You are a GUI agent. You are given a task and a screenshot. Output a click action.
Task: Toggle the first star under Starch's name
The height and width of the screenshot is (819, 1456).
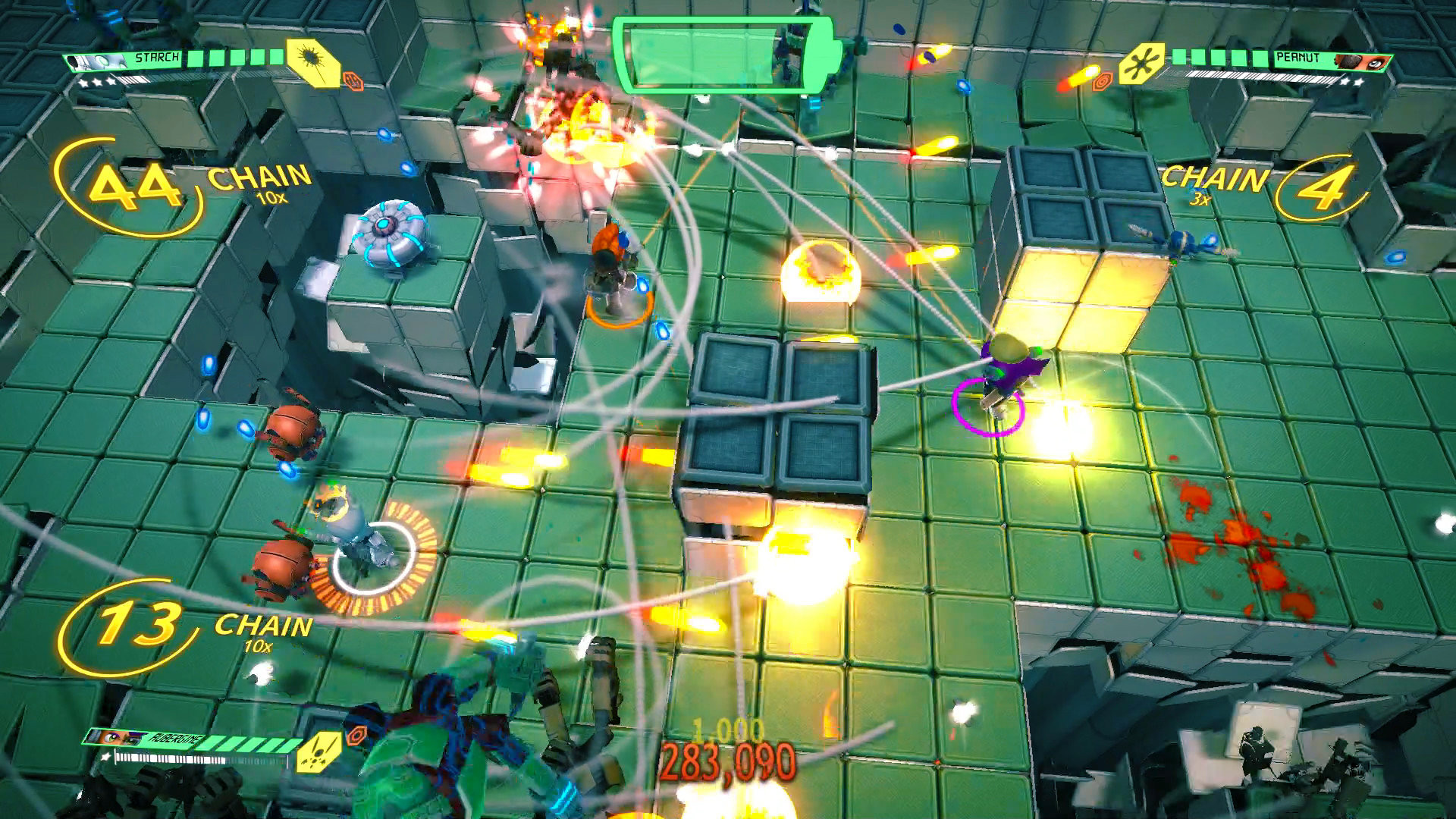(x=84, y=83)
